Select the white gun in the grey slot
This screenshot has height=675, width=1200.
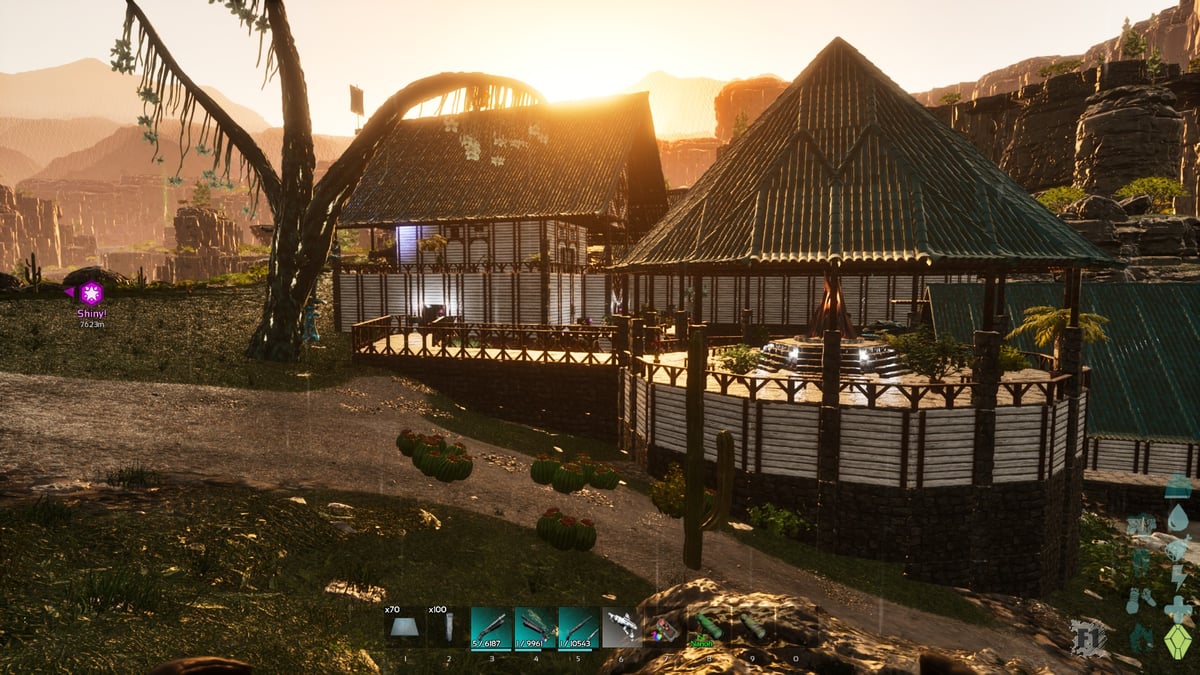pyautogui.click(x=622, y=628)
